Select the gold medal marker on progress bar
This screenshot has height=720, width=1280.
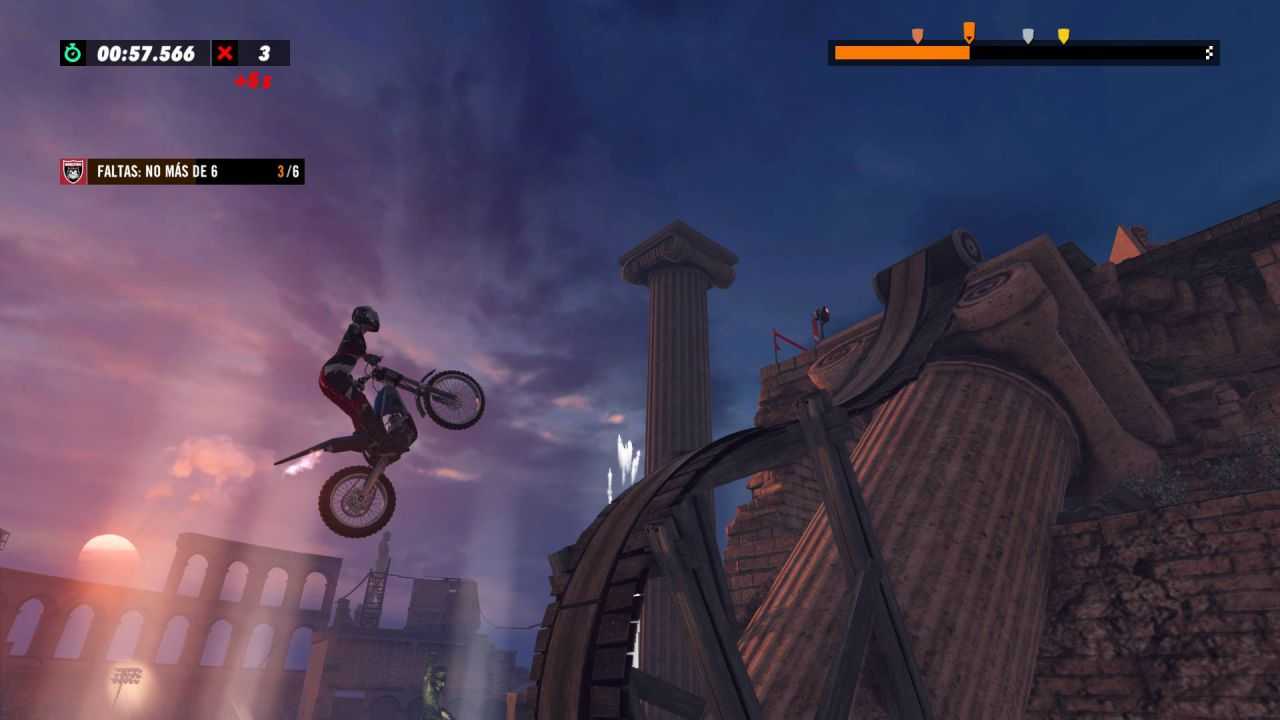pyautogui.click(x=1063, y=33)
